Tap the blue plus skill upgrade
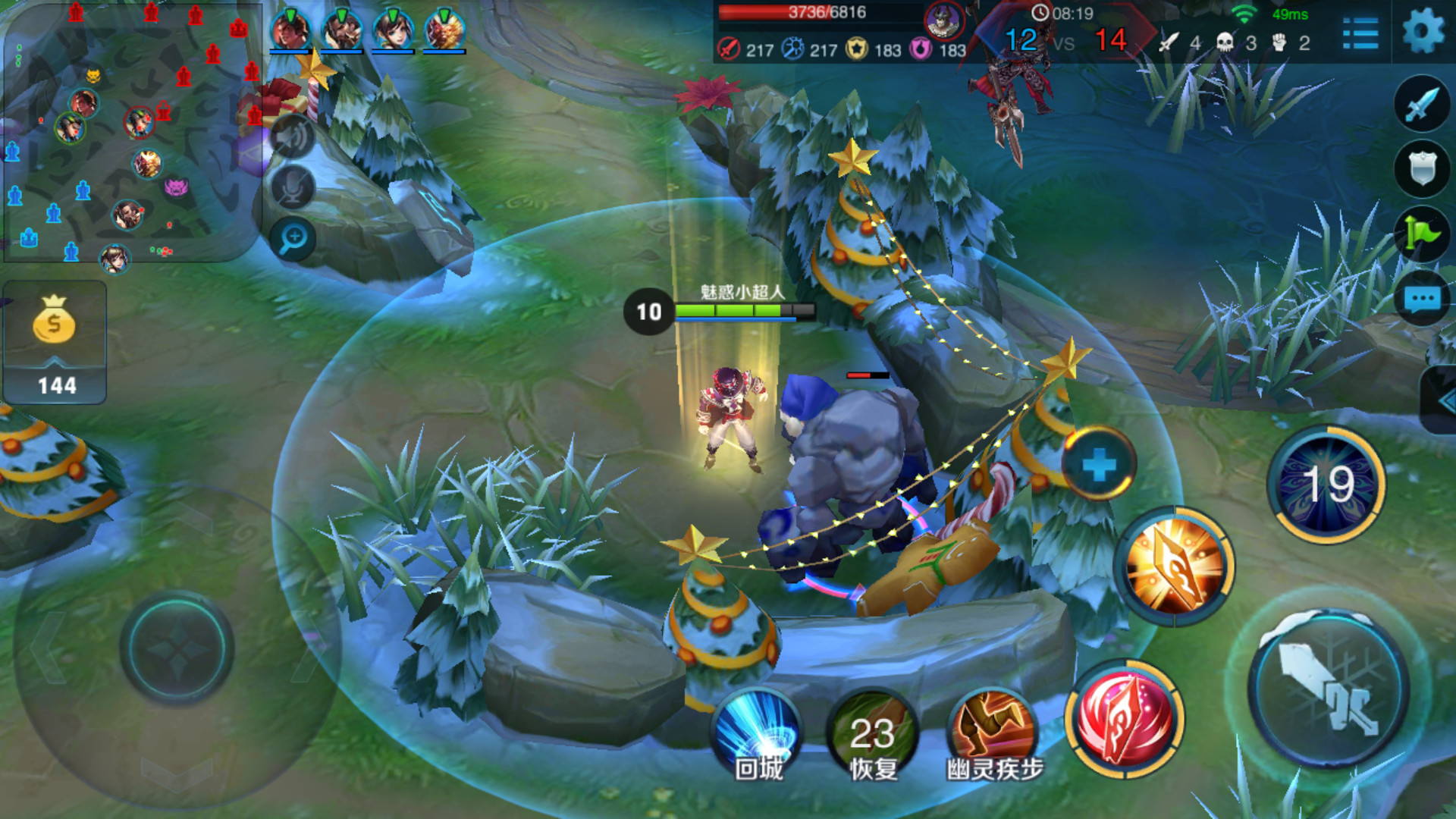Viewport: 1456px width, 819px height. [1098, 464]
